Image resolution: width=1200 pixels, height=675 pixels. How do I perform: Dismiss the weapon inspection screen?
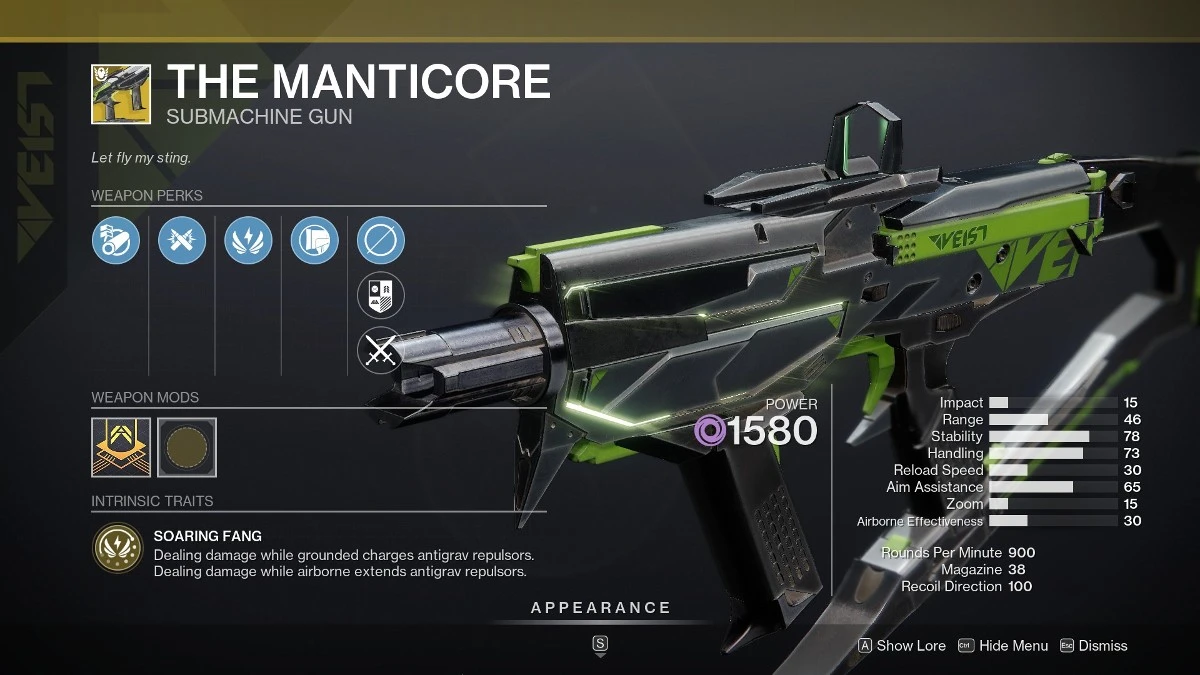coord(1094,646)
